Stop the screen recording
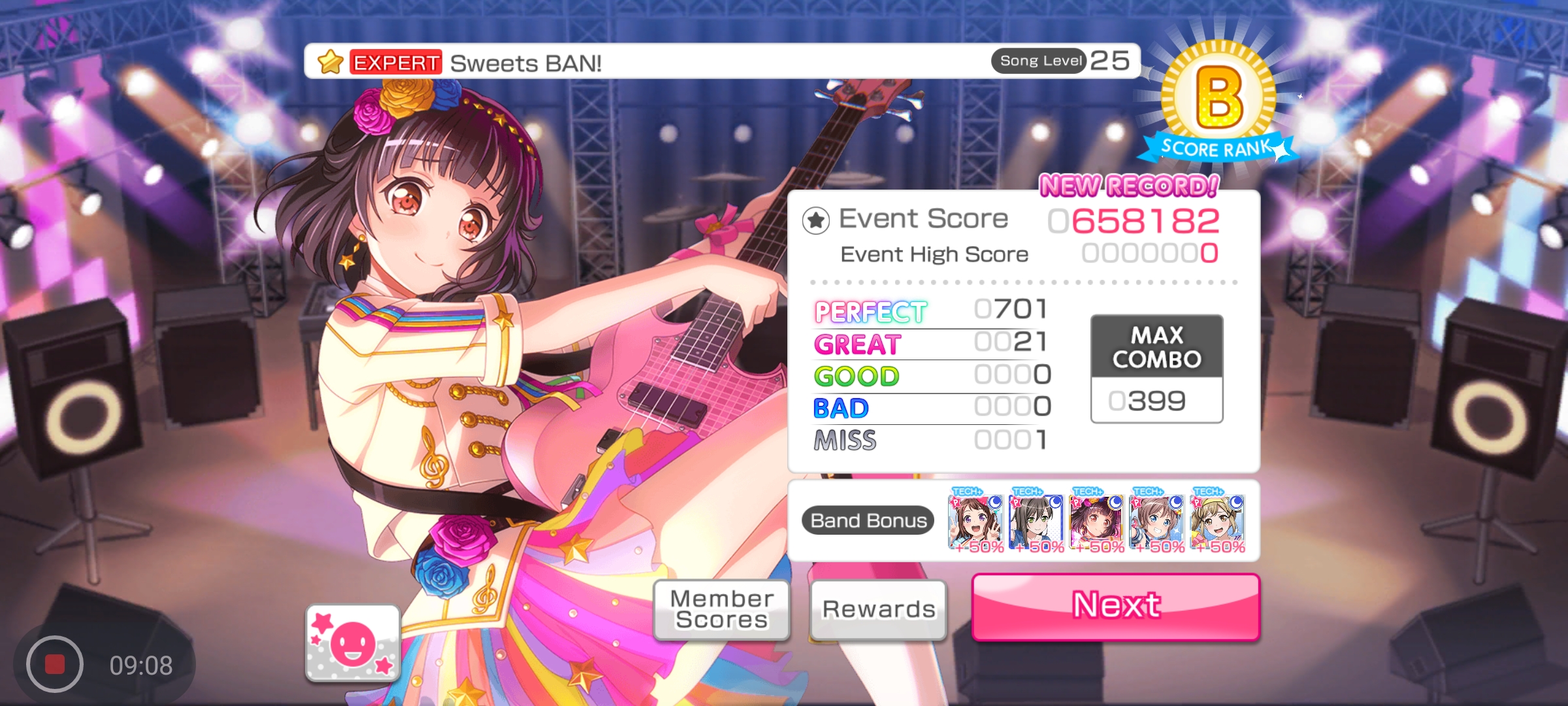Screen dimensions: 1568x706 55,664
